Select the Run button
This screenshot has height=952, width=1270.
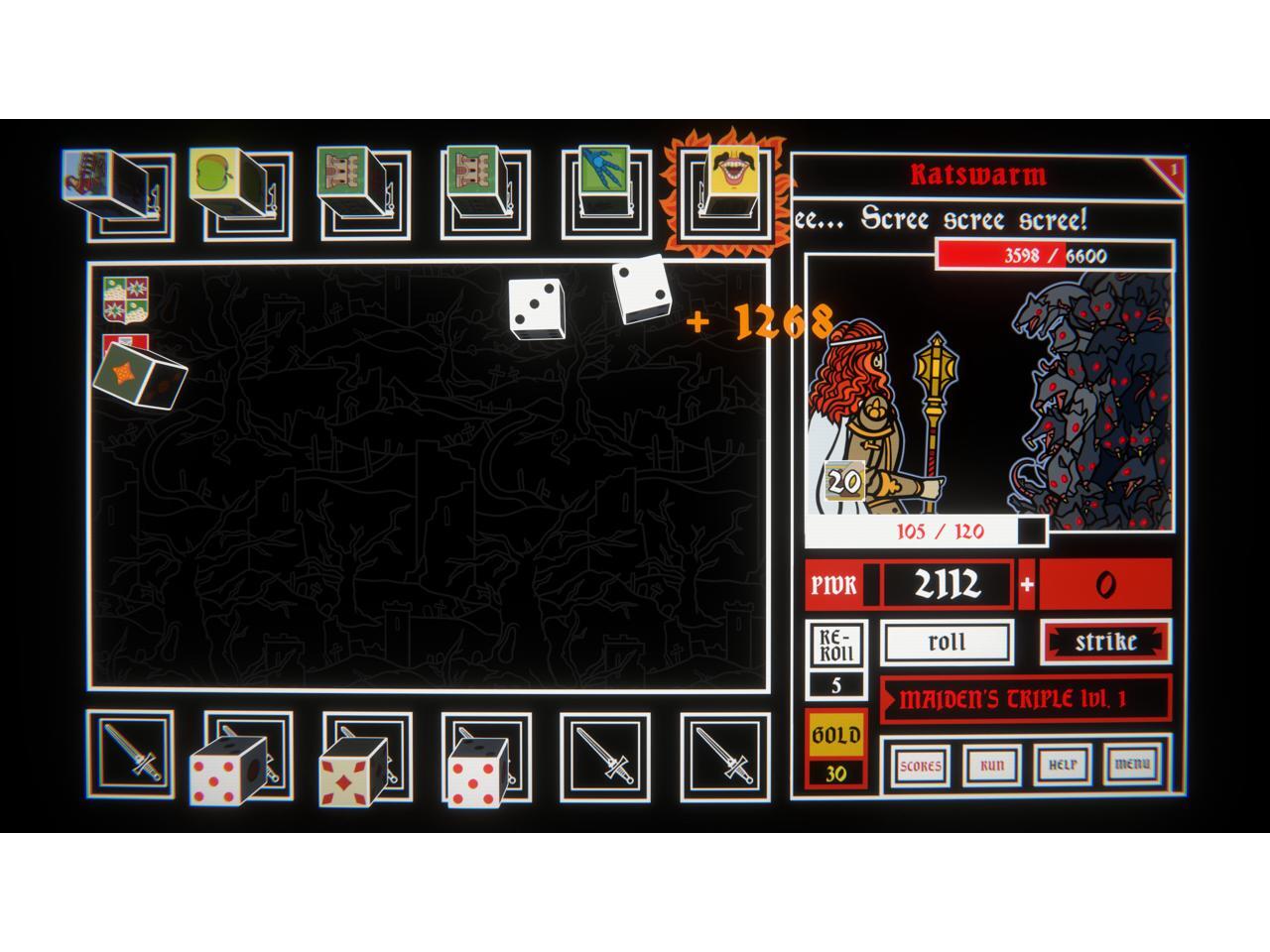(x=991, y=765)
